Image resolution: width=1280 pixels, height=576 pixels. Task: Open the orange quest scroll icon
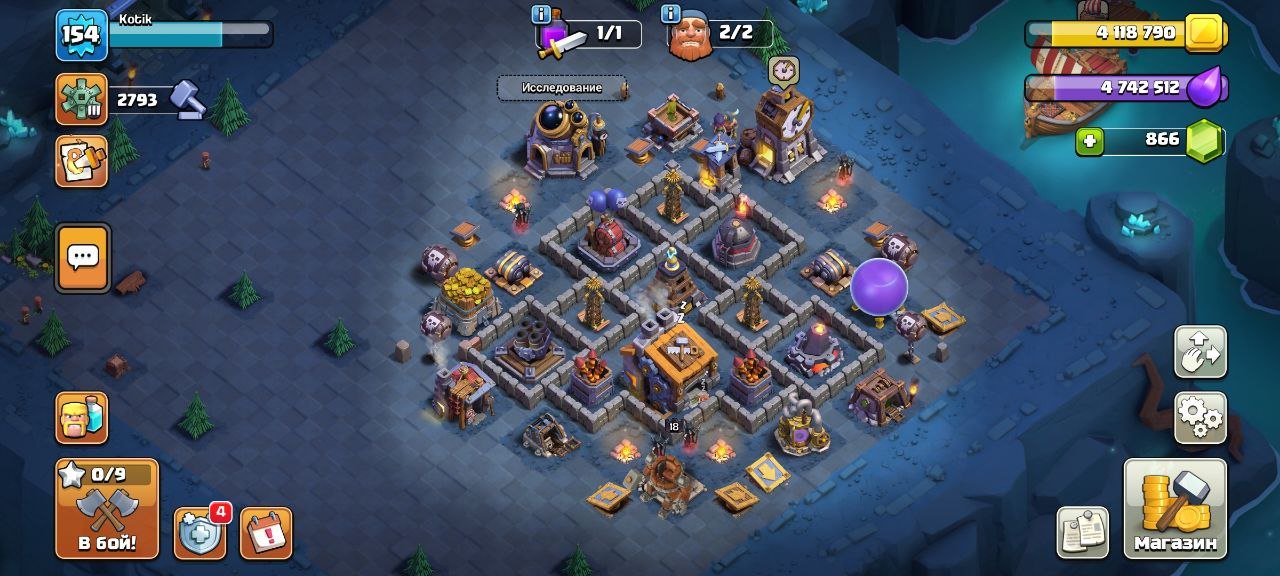coord(82,162)
